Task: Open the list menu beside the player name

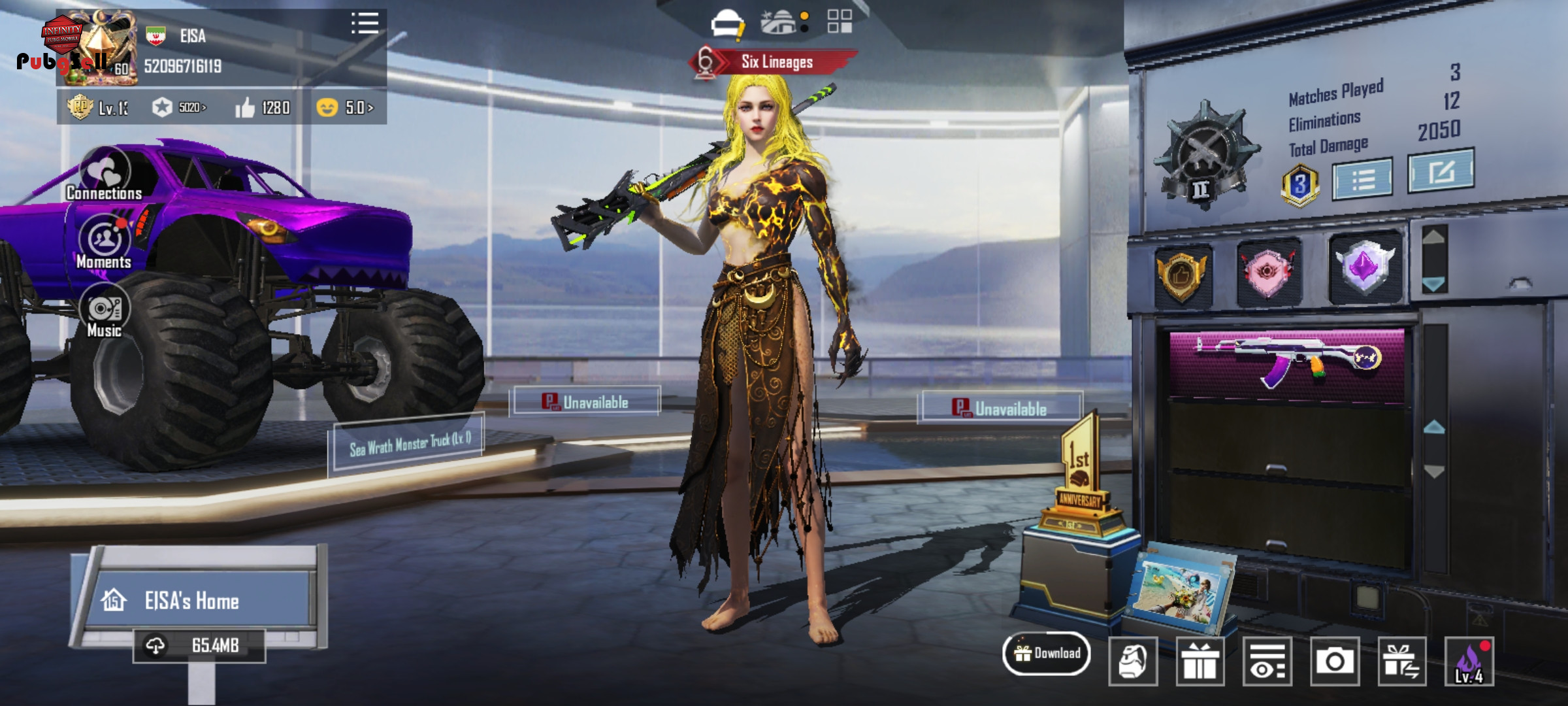Action: pos(365,24)
